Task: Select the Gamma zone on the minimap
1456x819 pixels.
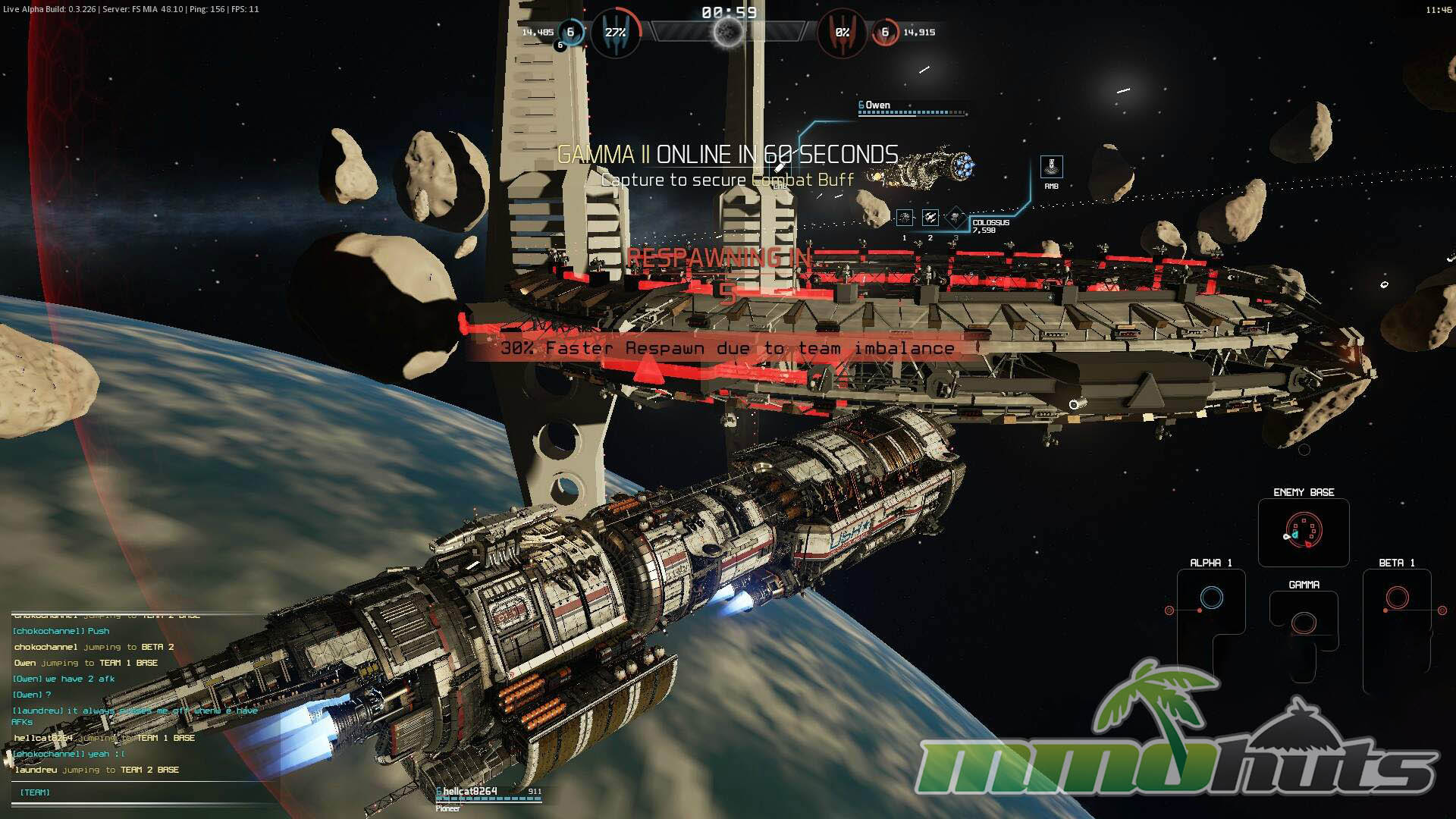Action: [x=1304, y=623]
